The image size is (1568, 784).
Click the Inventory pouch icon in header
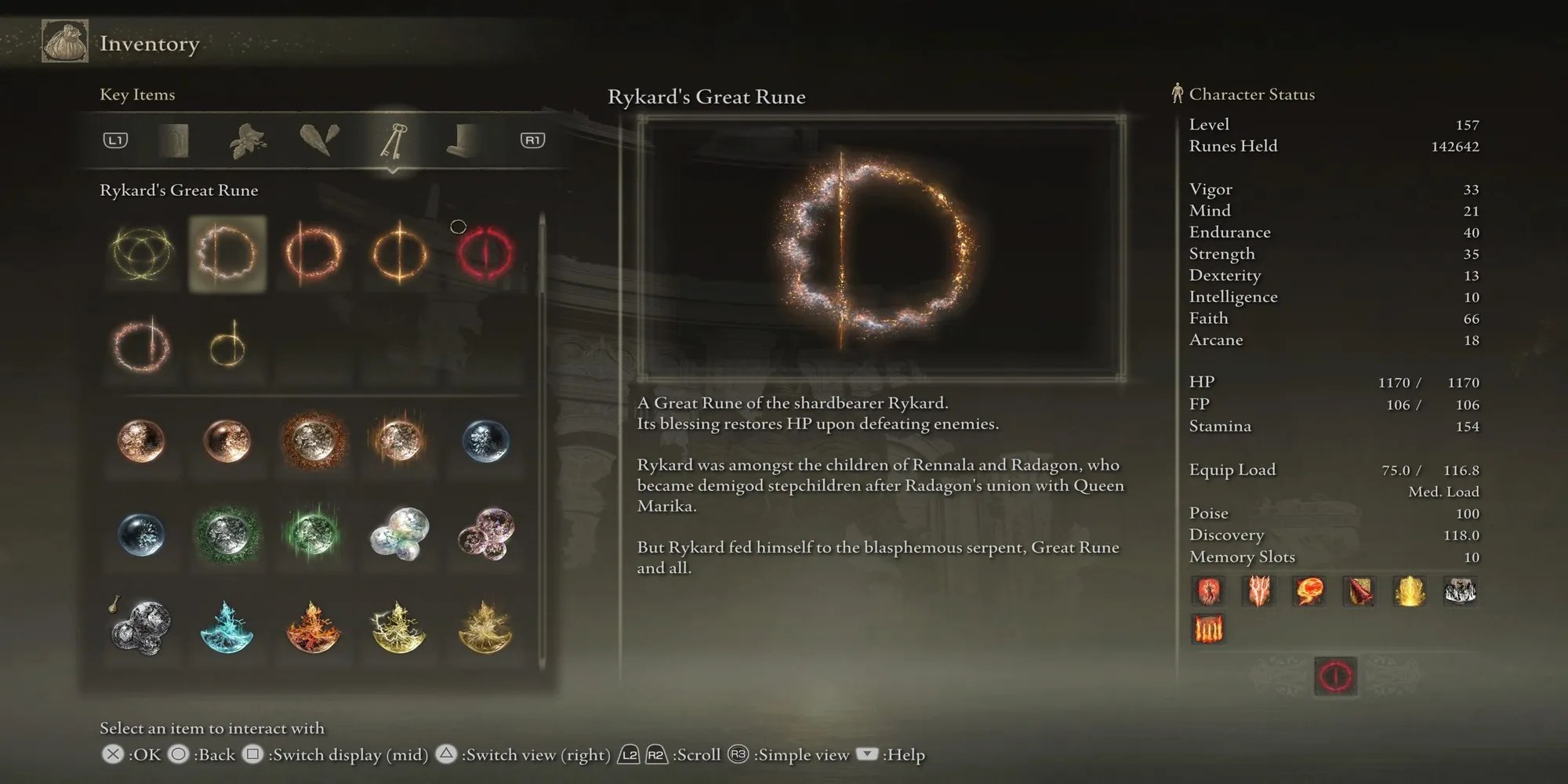[64, 42]
